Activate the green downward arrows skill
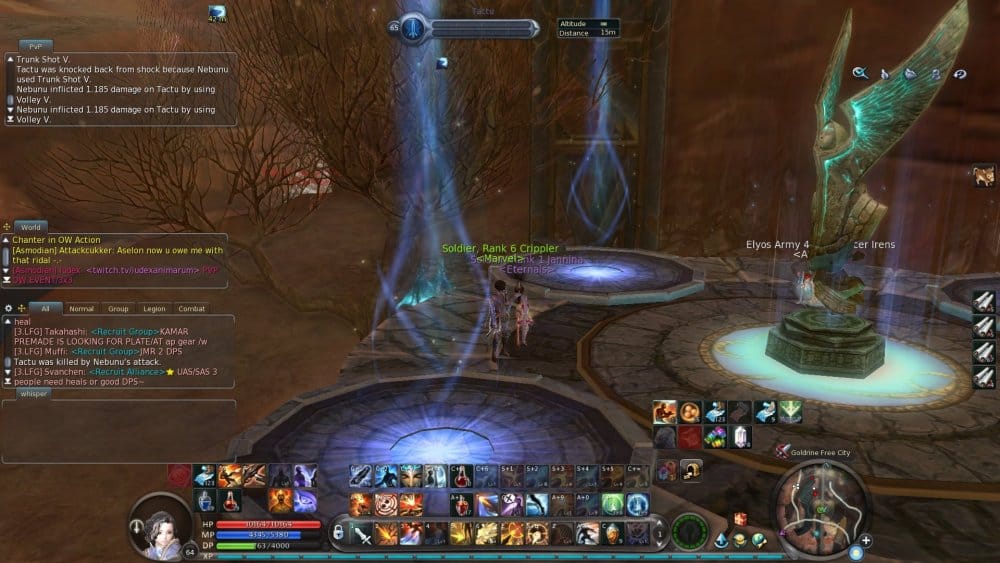Viewport: 1000px width, 563px height. 790,411
